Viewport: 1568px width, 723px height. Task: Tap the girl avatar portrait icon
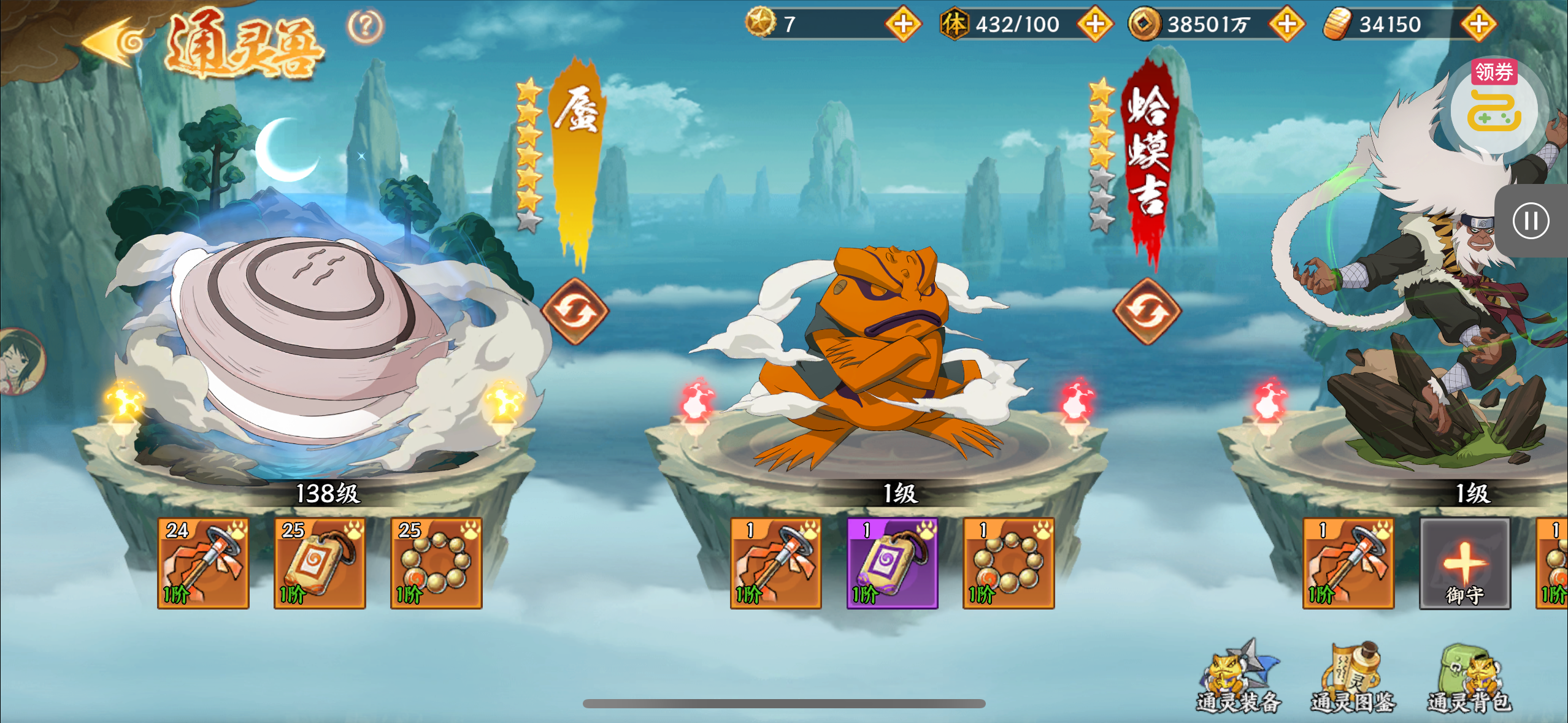(x=21, y=362)
